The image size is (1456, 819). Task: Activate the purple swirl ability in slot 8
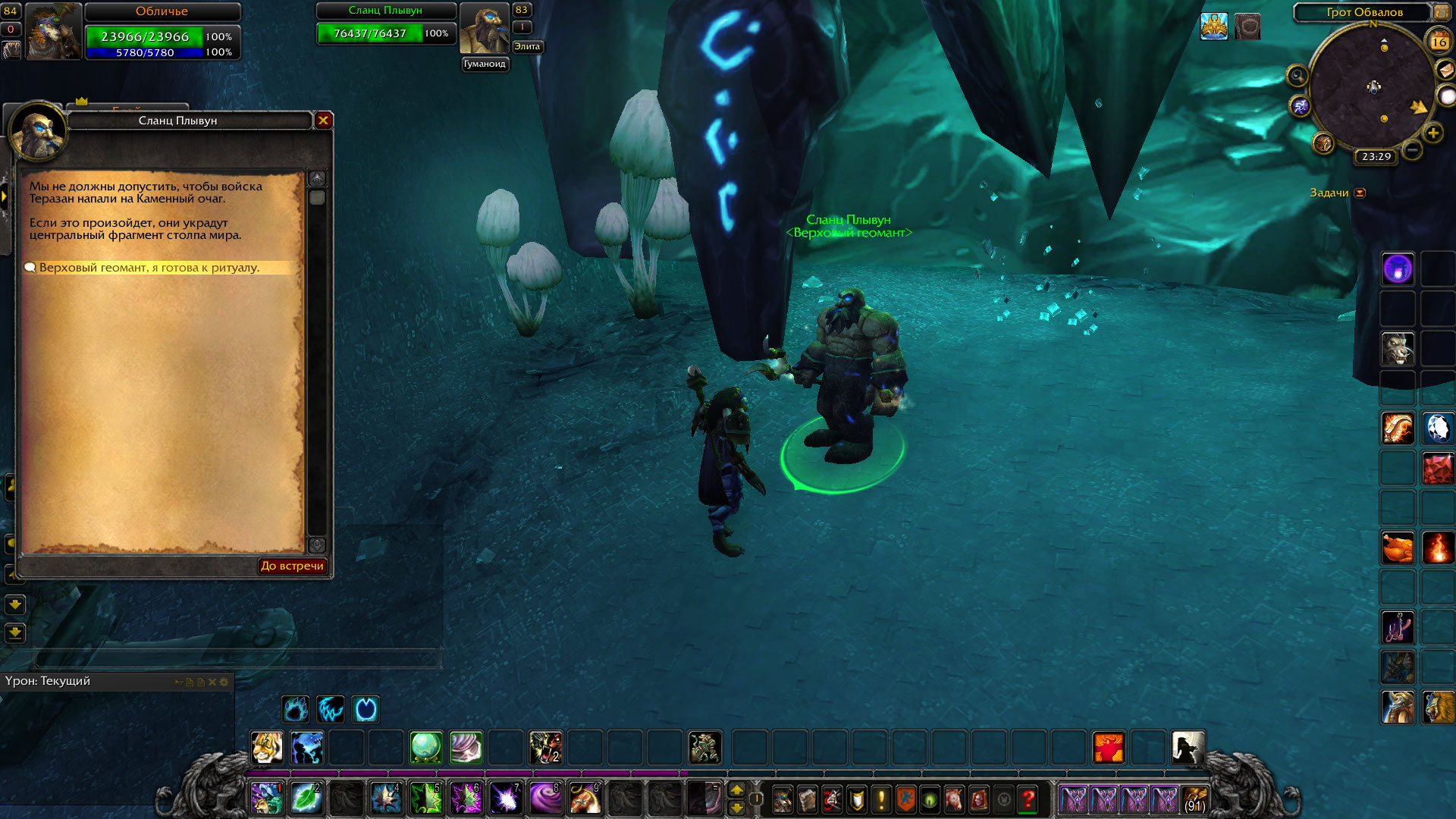tap(544, 799)
